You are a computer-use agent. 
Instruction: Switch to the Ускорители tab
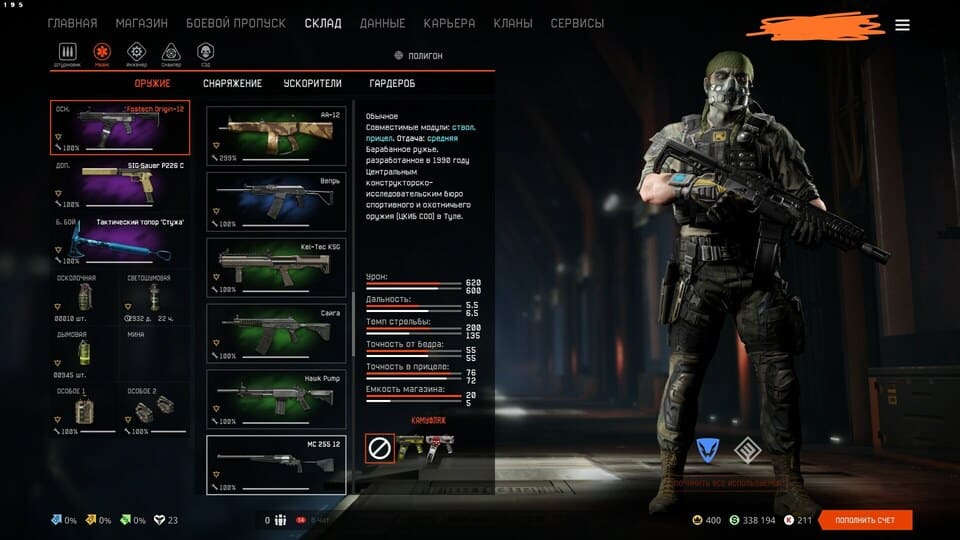pyautogui.click(x=312, y=84)
